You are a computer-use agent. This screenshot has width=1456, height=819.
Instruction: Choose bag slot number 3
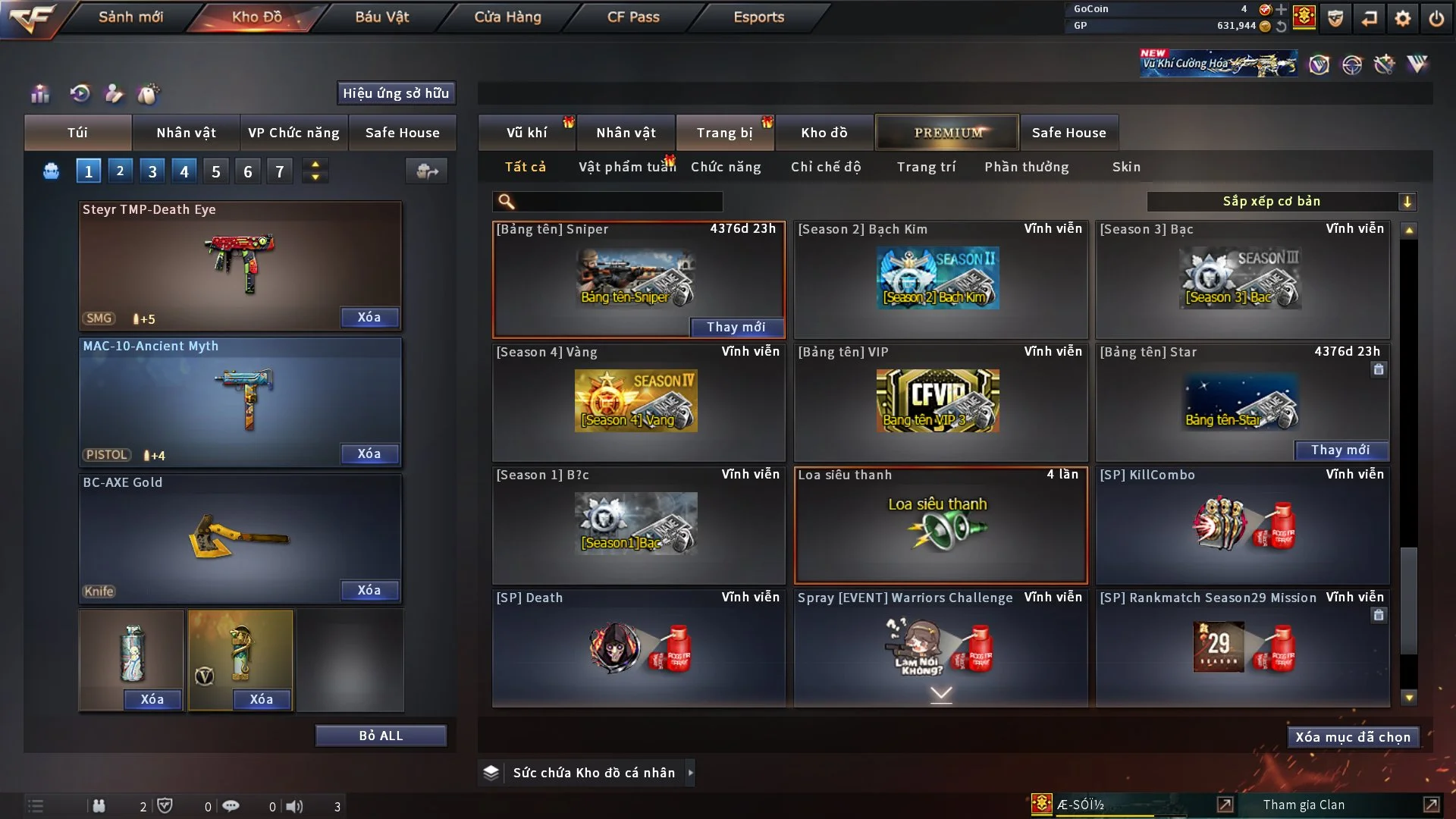click(152, 171)
